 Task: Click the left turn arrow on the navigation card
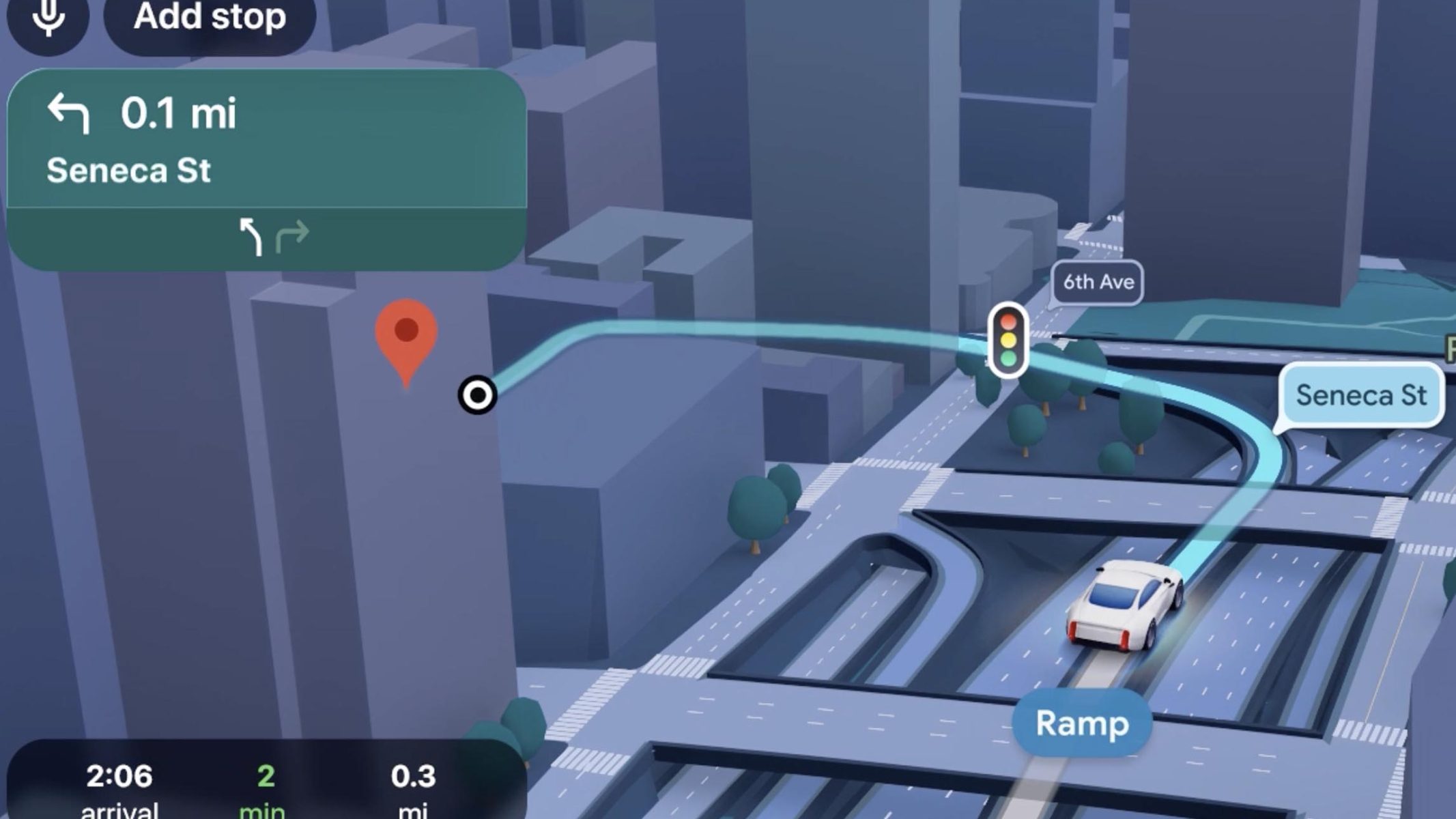point(70,114)
